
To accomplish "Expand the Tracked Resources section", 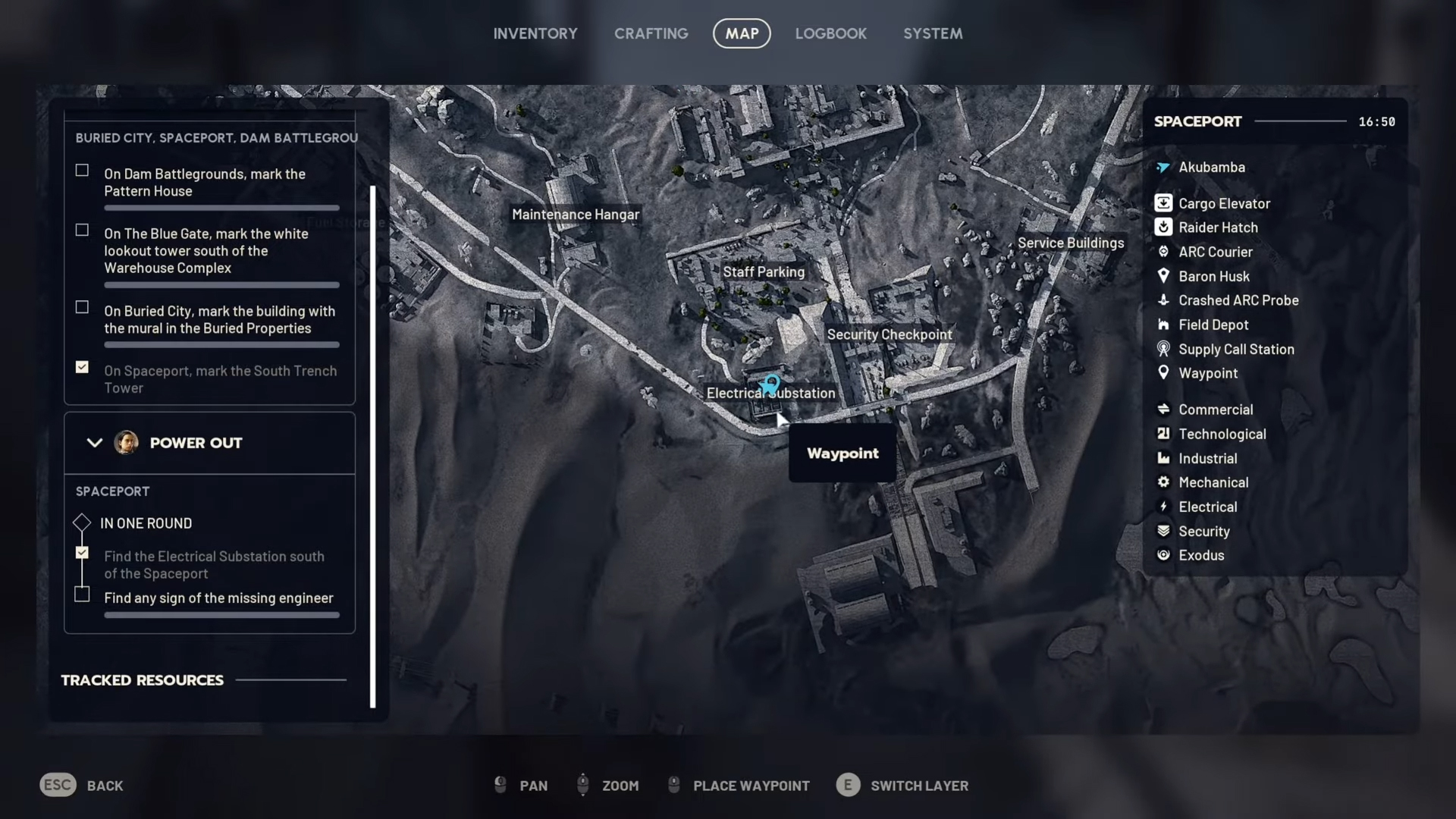I will click(x=143, y=679).
